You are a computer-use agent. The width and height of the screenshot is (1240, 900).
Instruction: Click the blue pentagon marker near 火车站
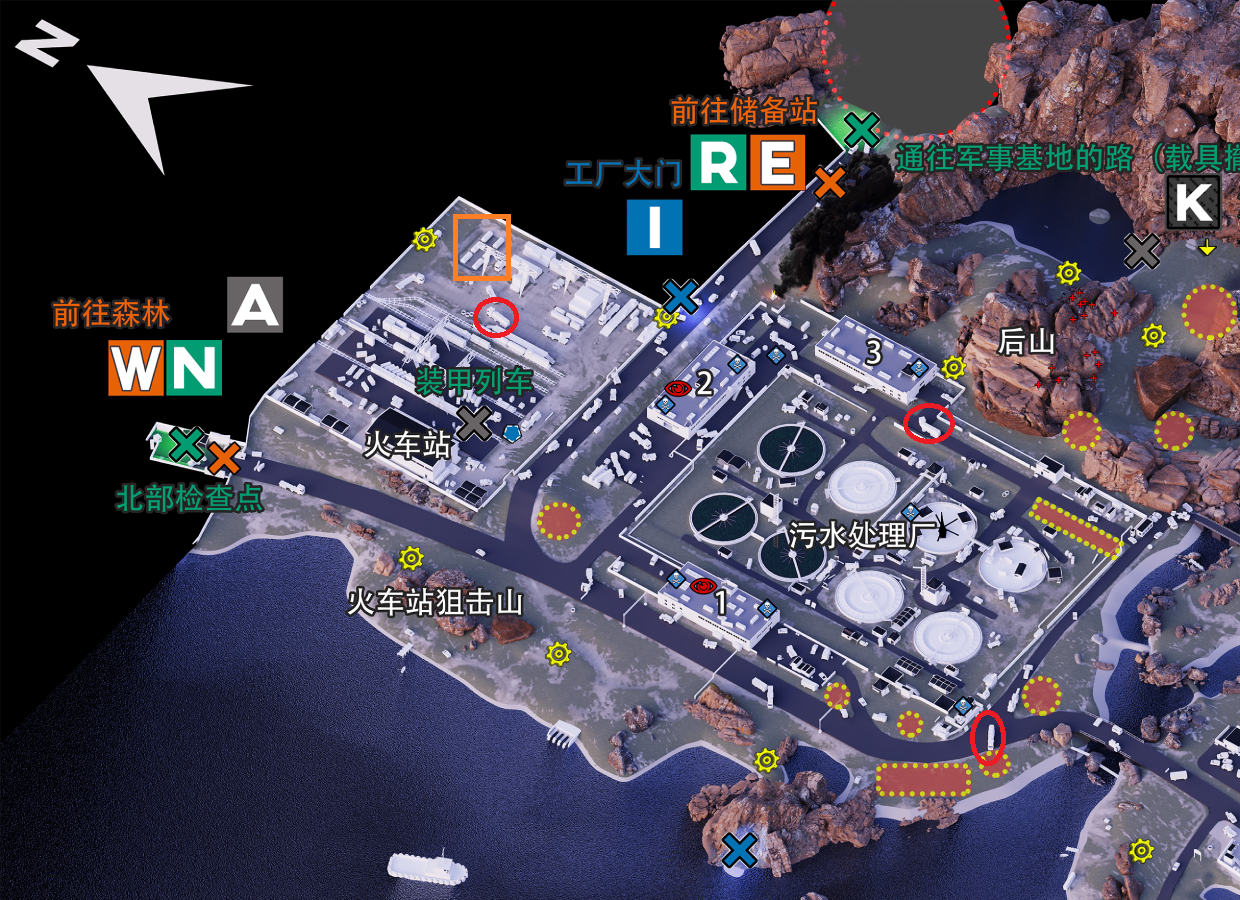[512, 433]
